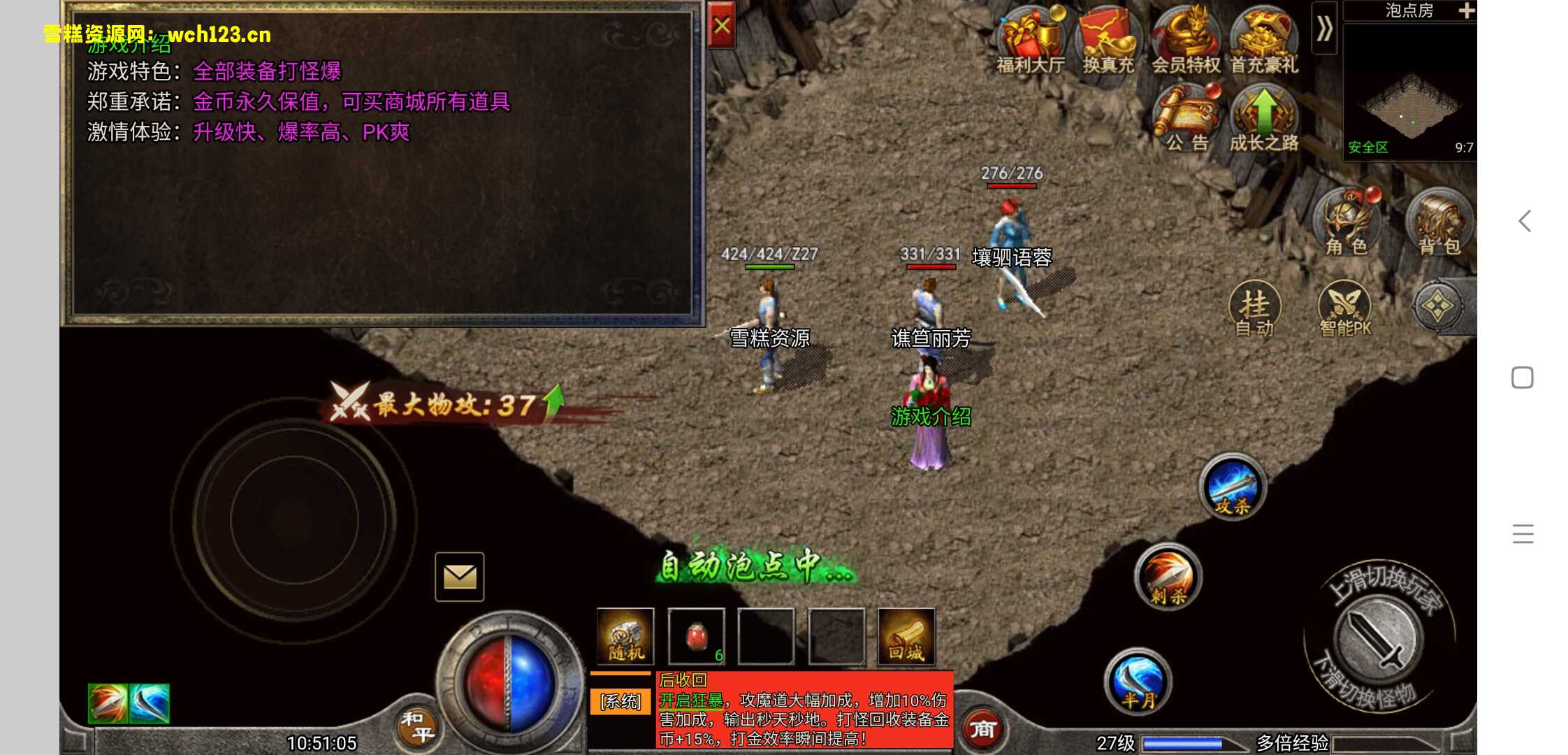Use the 随机 random teleport scroll
The image size is (1568, 755).
625,637
